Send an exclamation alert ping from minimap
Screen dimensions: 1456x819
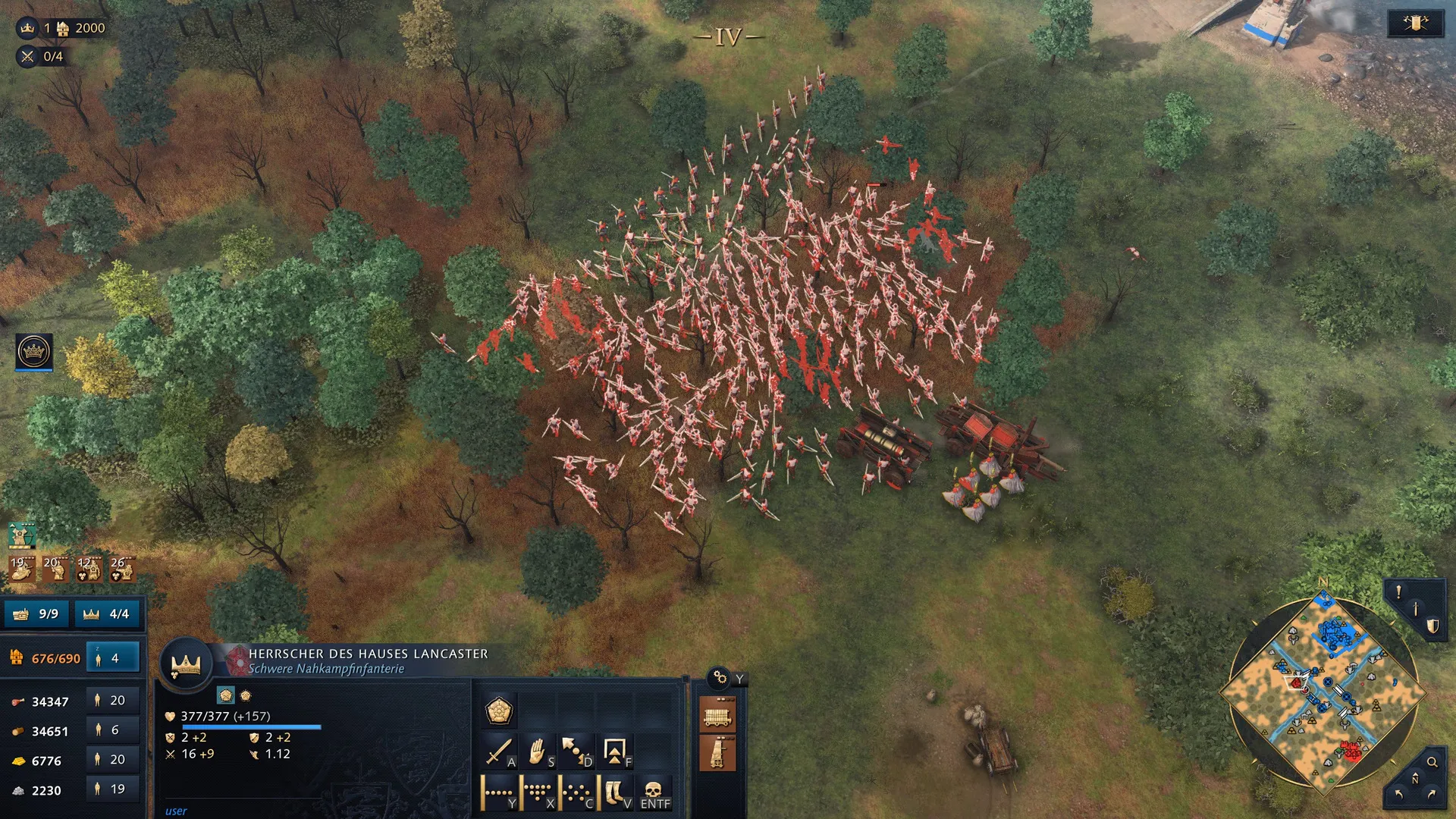coord(1398,592)
